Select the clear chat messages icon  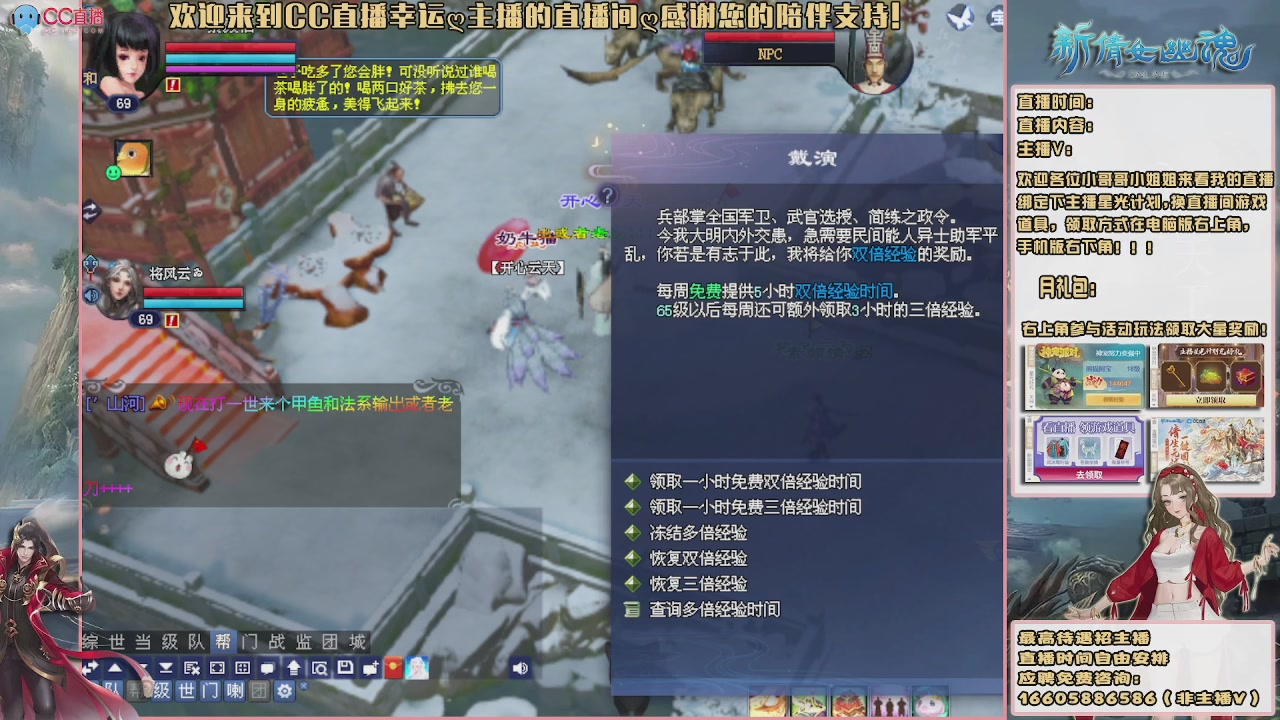coord(191,668)
